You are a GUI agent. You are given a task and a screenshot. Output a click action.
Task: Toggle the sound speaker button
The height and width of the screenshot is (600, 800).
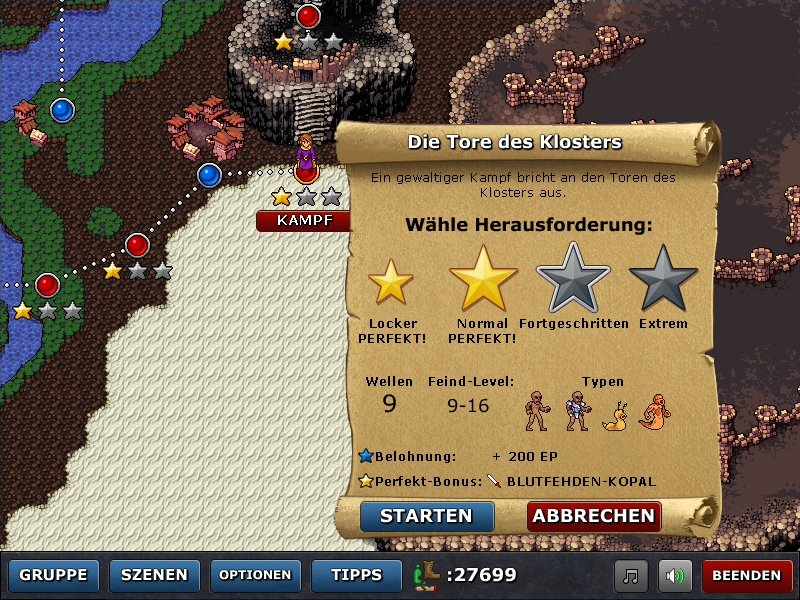pos(677,576)
